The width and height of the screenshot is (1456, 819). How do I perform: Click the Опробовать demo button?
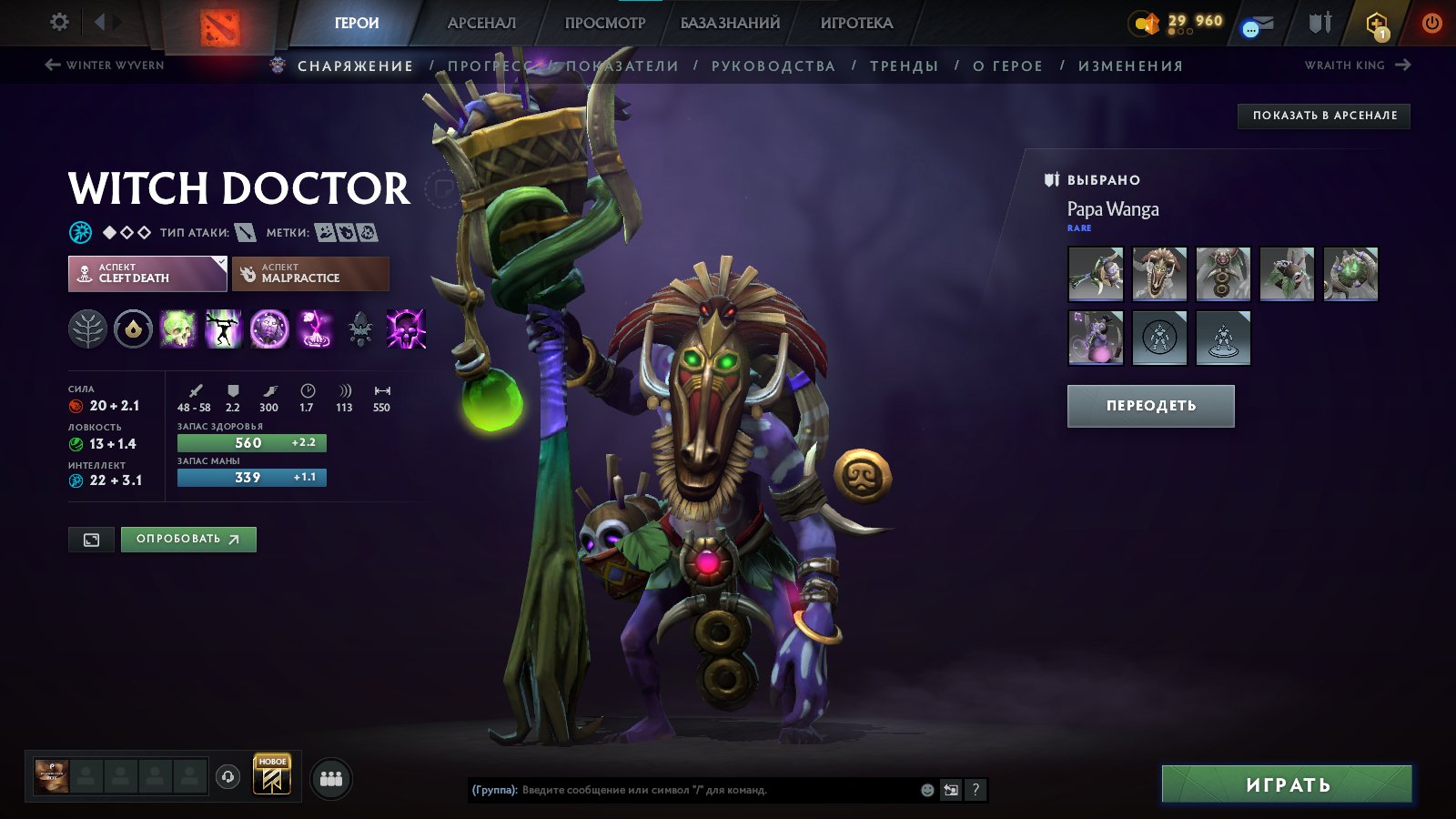(x=188, y=539)
